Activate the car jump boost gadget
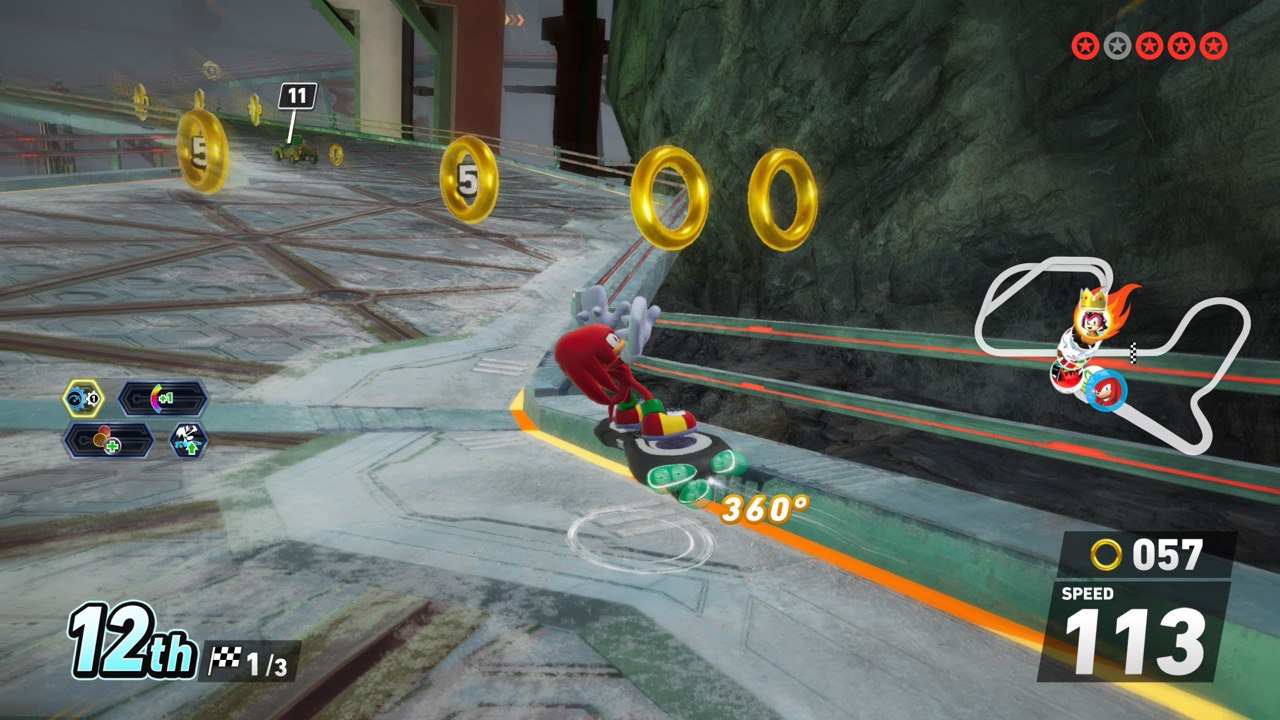Screen dimensions: 1280x720 click(x=188, y=440)
